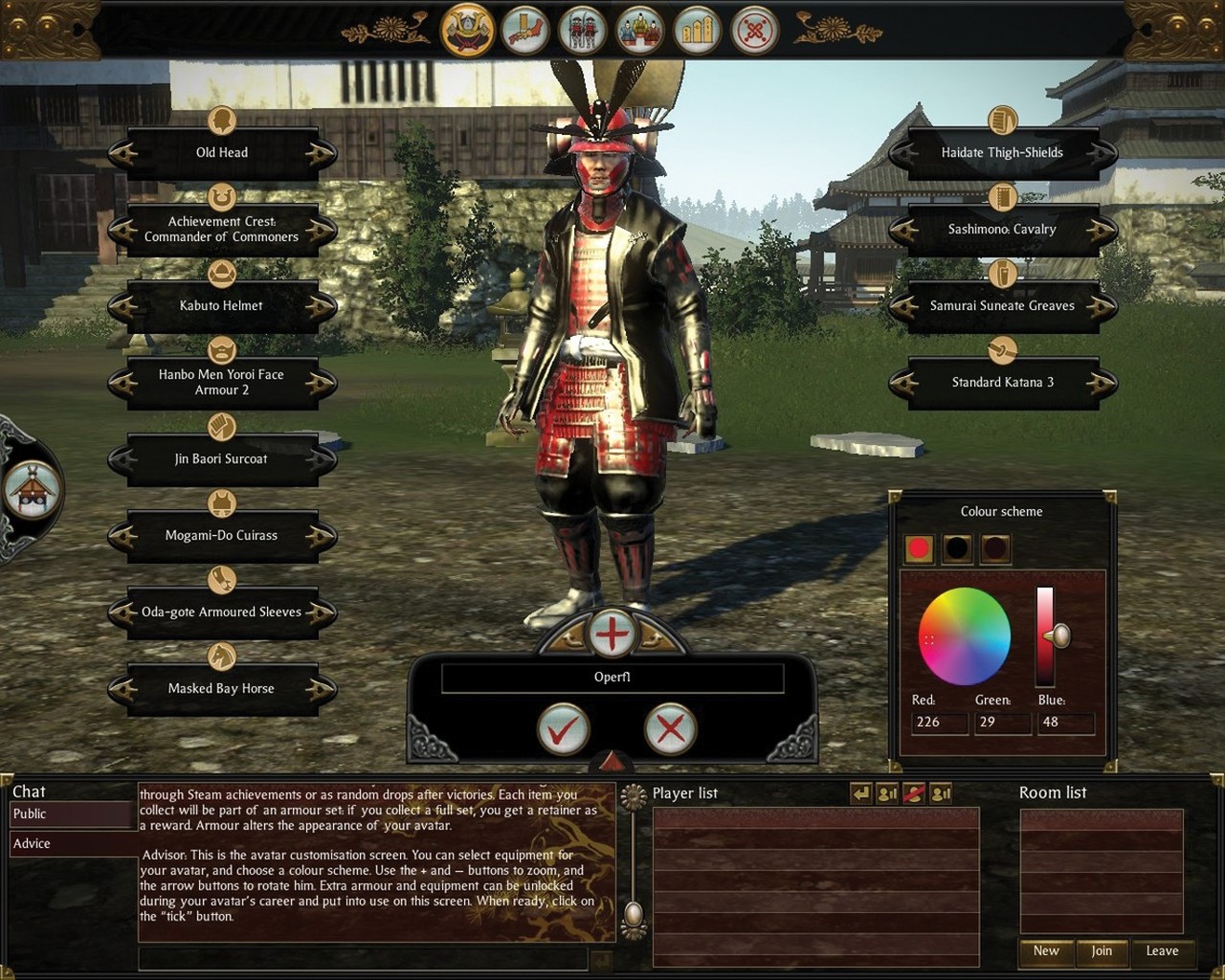This screenshot has height=980, width=1225.
Task: Create a New chat room
Action: tap(1046, 951)
